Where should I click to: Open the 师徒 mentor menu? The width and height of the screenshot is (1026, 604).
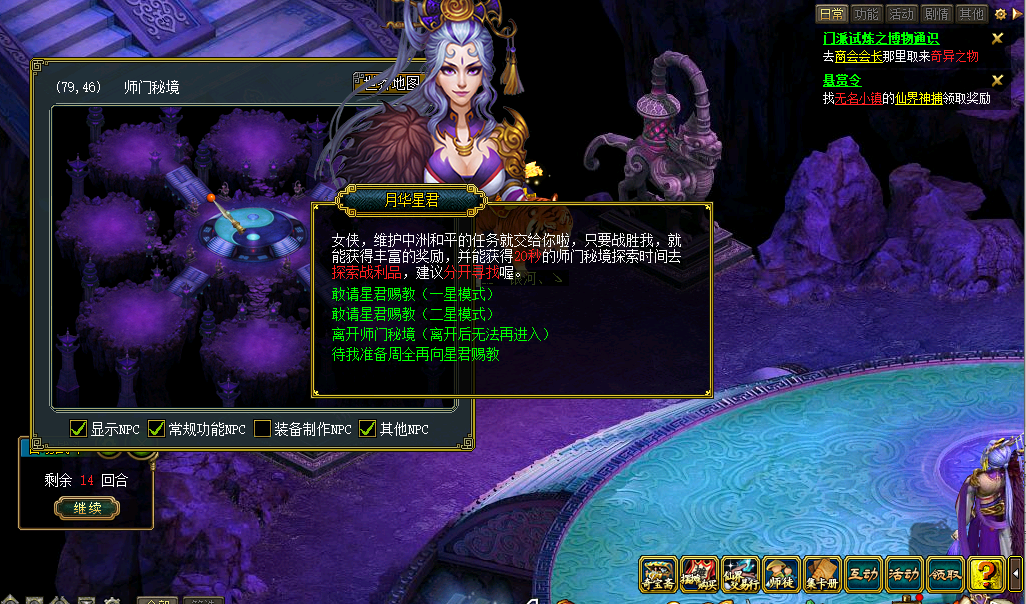(x=782, y=575)
